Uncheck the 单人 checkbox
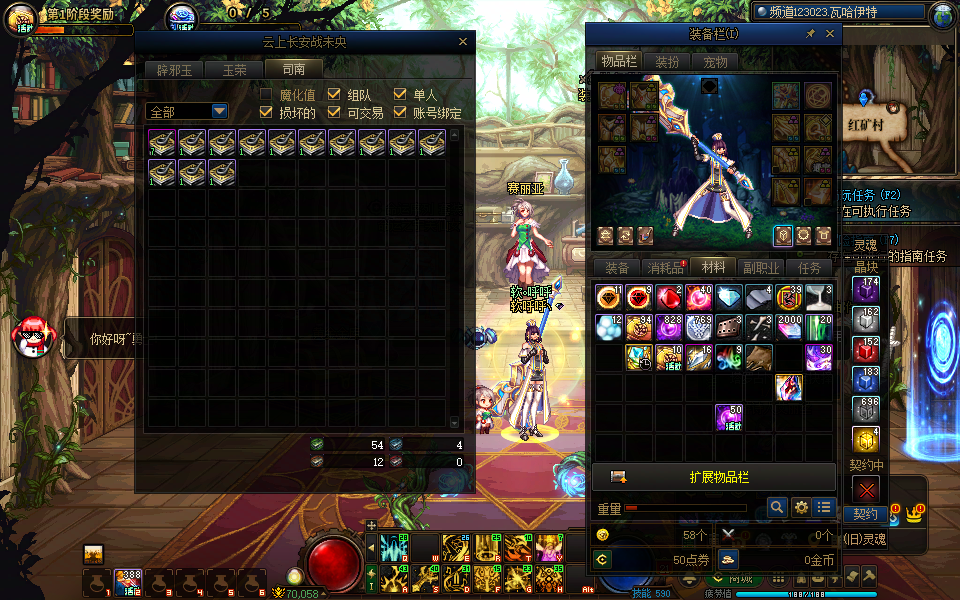The image size is (960, 600). point(400,95)
